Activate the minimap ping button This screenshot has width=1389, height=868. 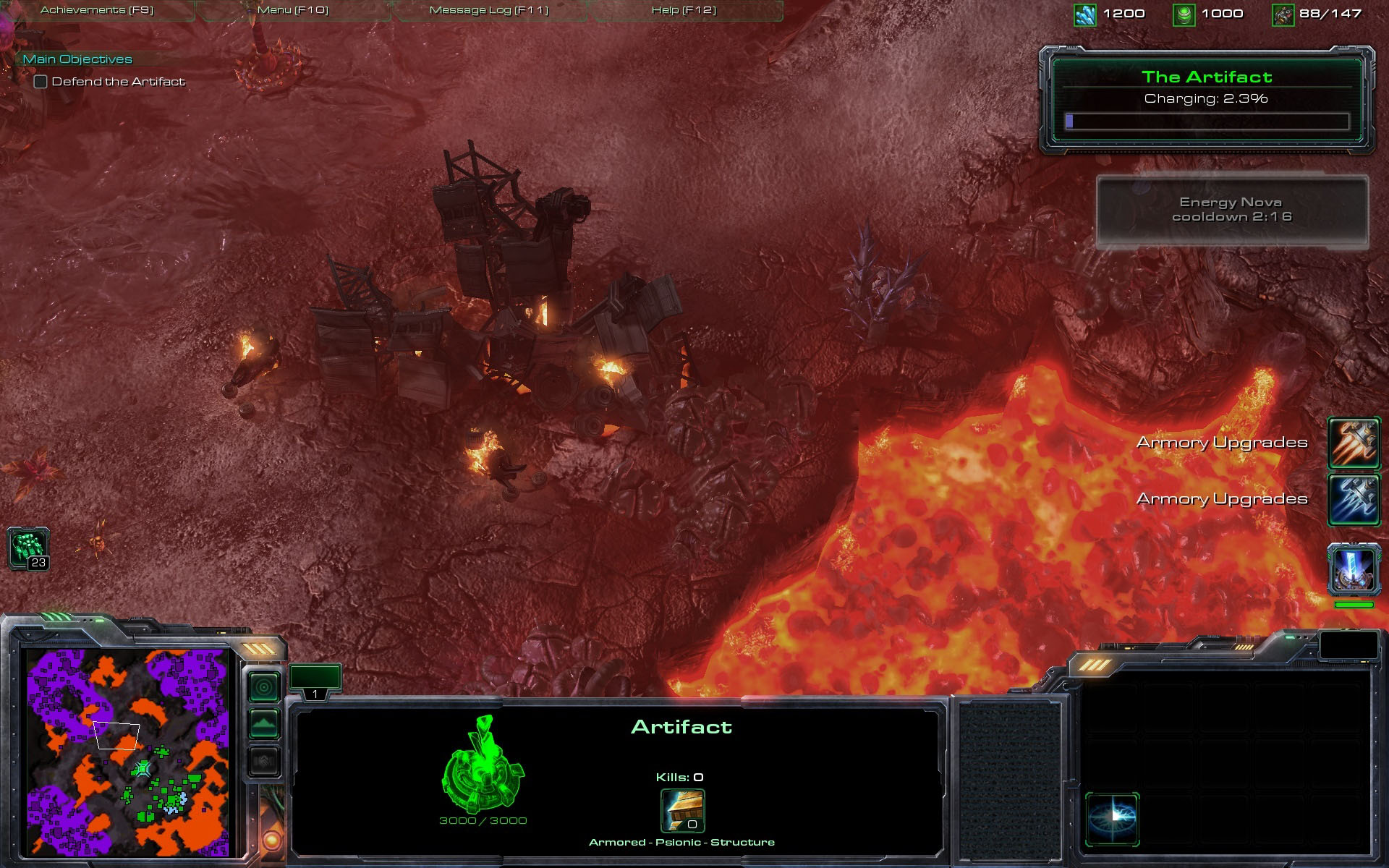coord(264,686)
